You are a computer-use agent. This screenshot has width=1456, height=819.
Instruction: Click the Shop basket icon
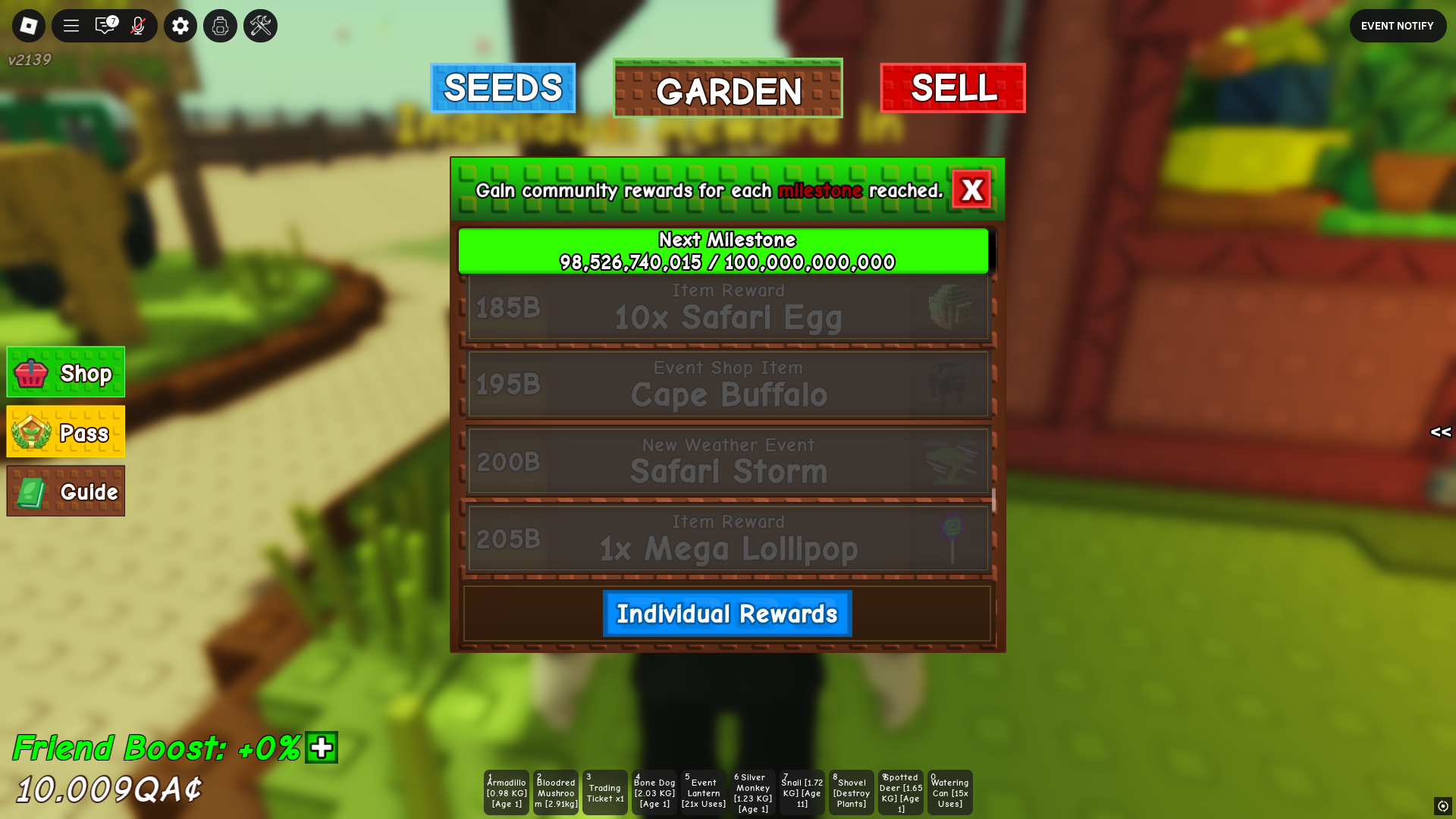click(x=30, y=372)
